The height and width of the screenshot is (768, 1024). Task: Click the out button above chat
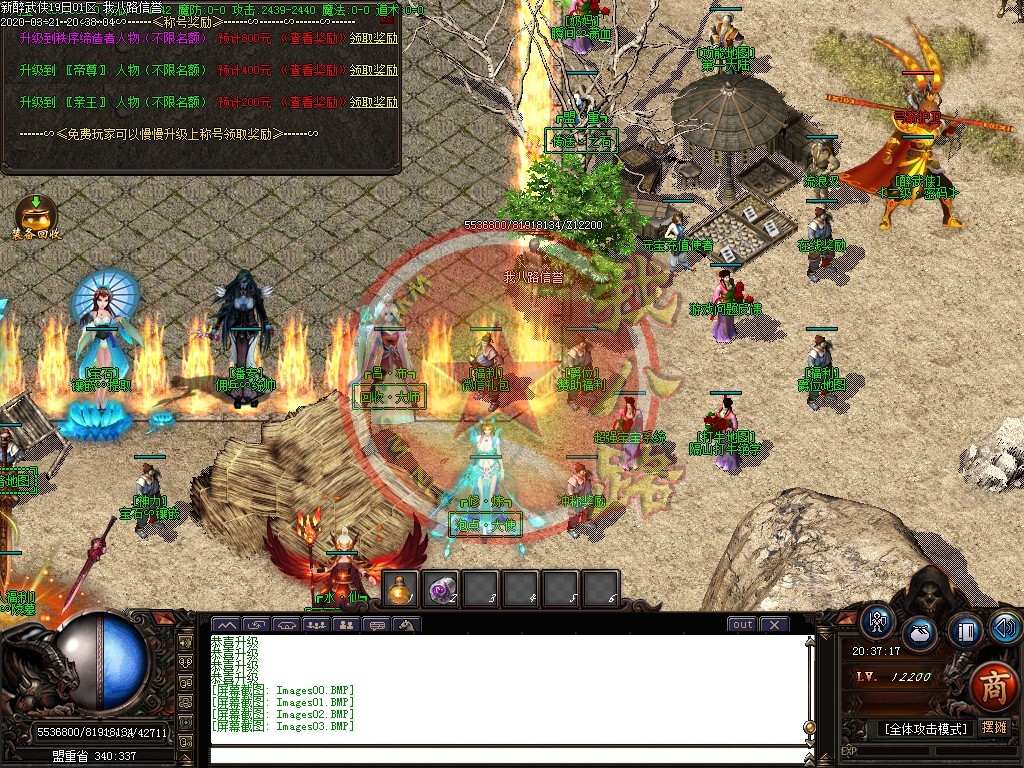pyautogui.click(x=742, y=625)
